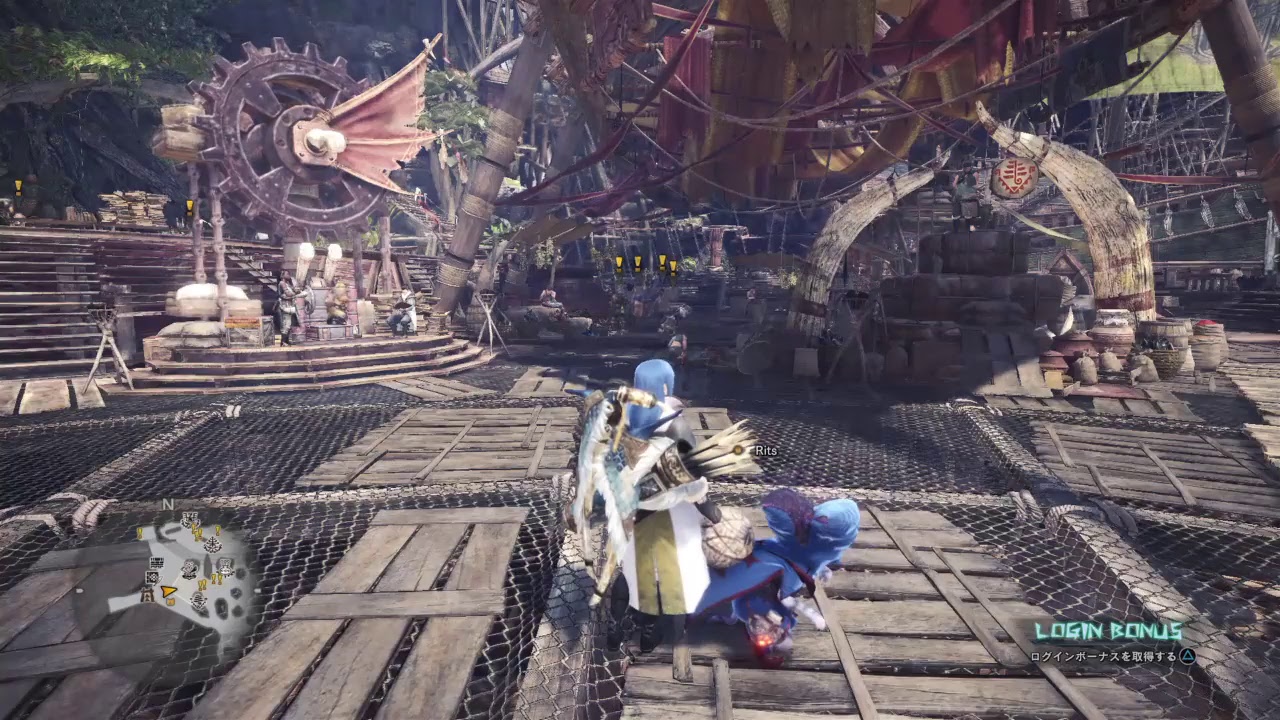1280x720 pixels.
Task: Select the single exclamation mark near the minimap's left
Action: point(139,533)
